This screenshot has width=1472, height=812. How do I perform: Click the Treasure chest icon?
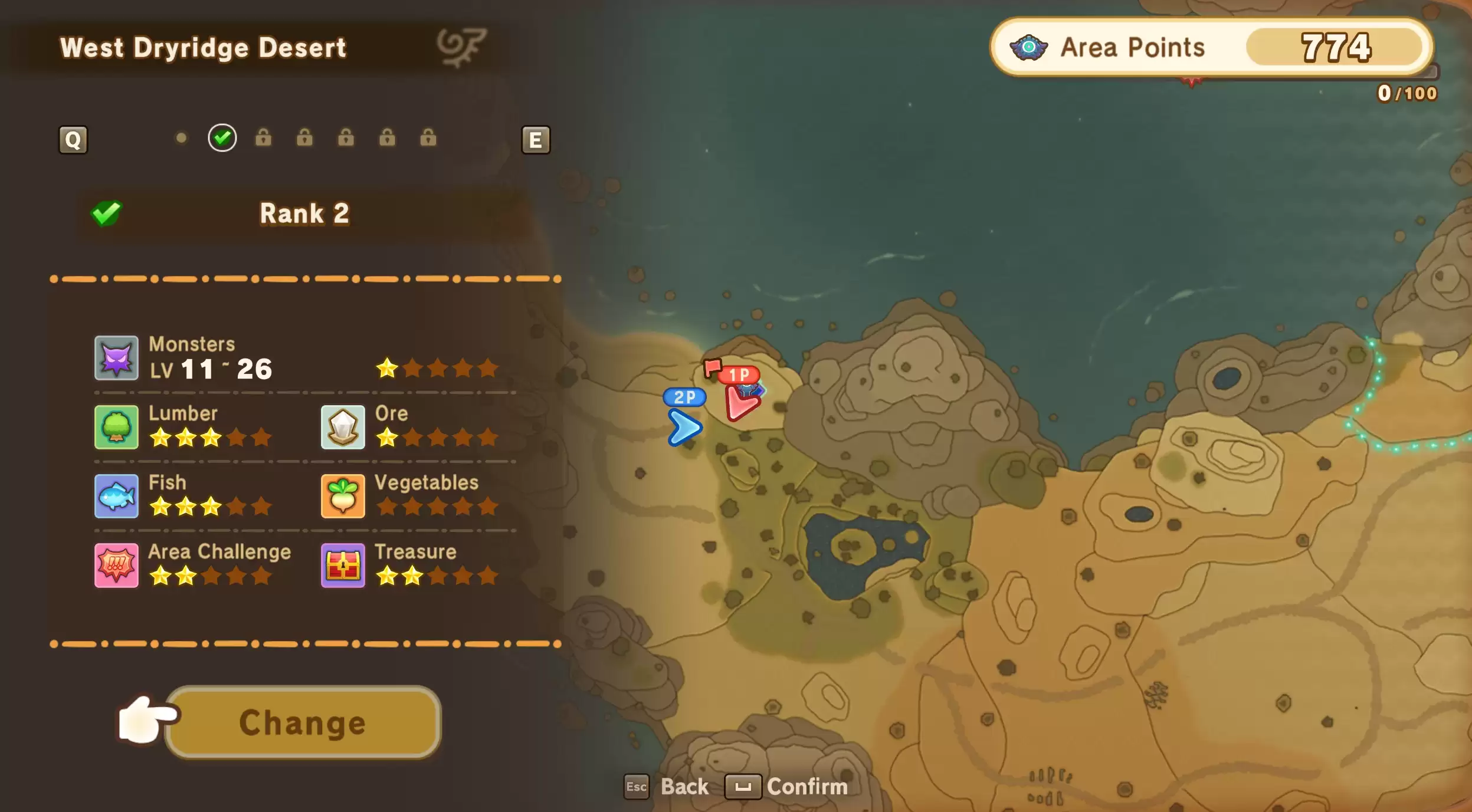(x=342, y=566)
